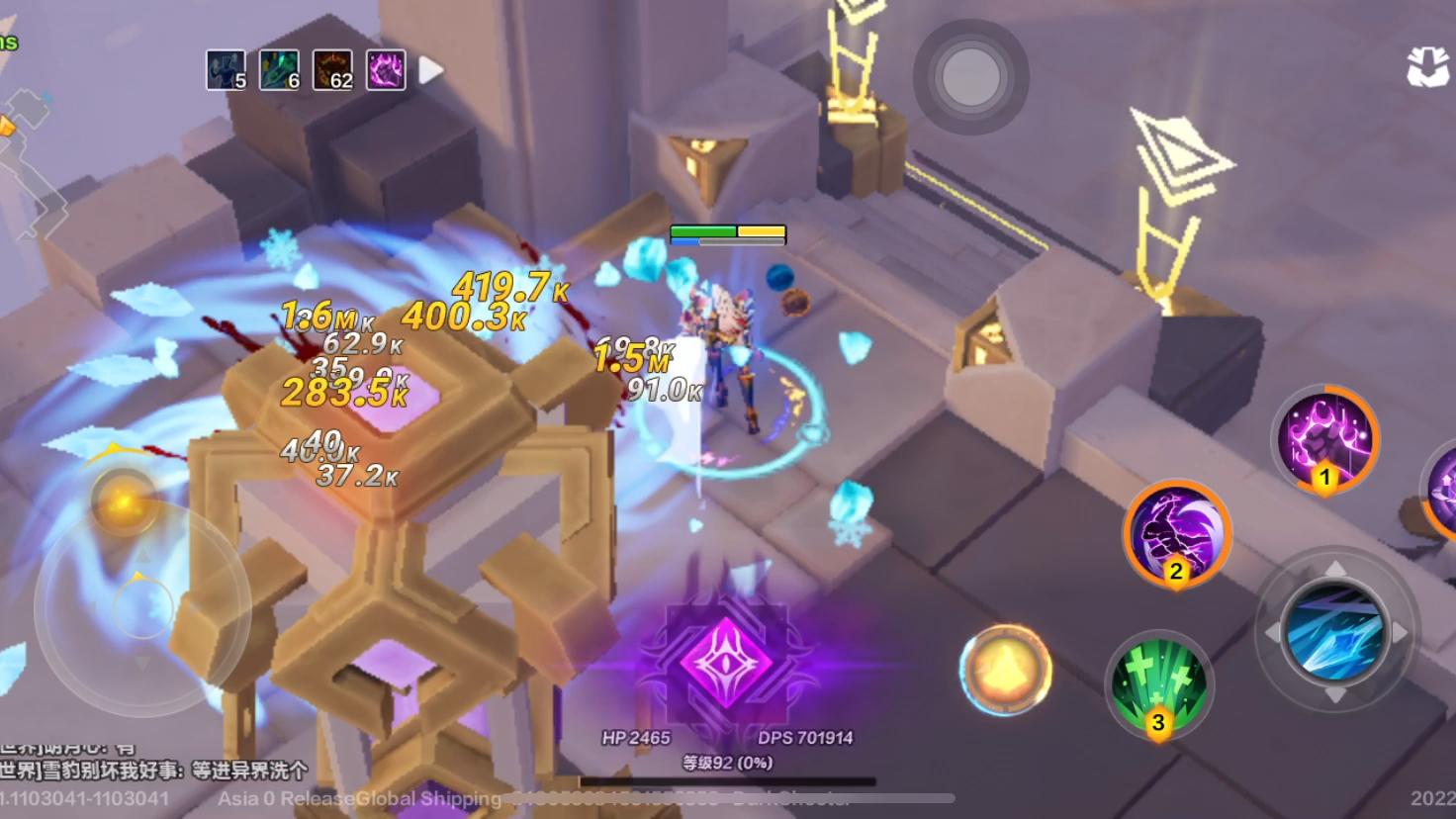Inspect the buff icon showing 62 stacks
The width and height of the screenshot is (1456, 819).
click(x=332, y=70)
